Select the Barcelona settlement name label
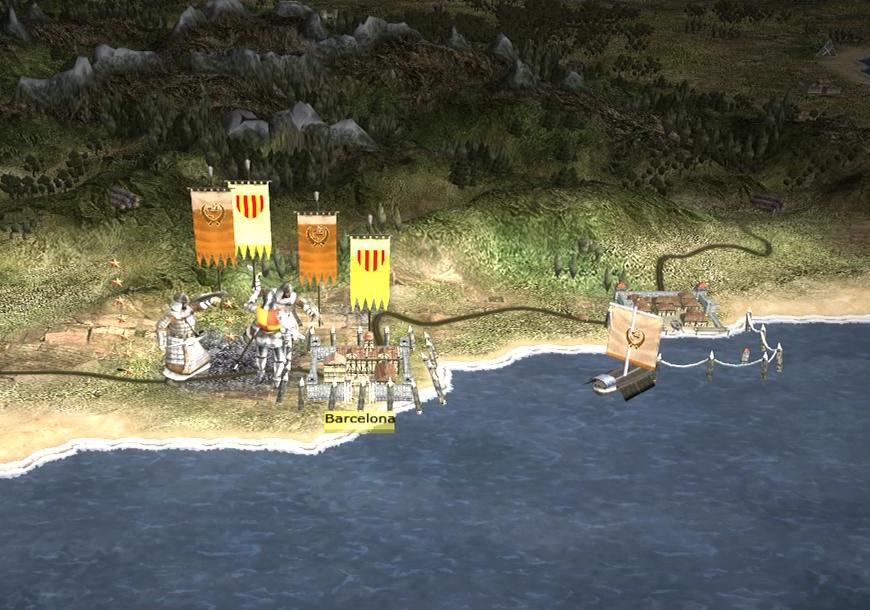This screenshot has width=870, height=610. click(359, 420)
